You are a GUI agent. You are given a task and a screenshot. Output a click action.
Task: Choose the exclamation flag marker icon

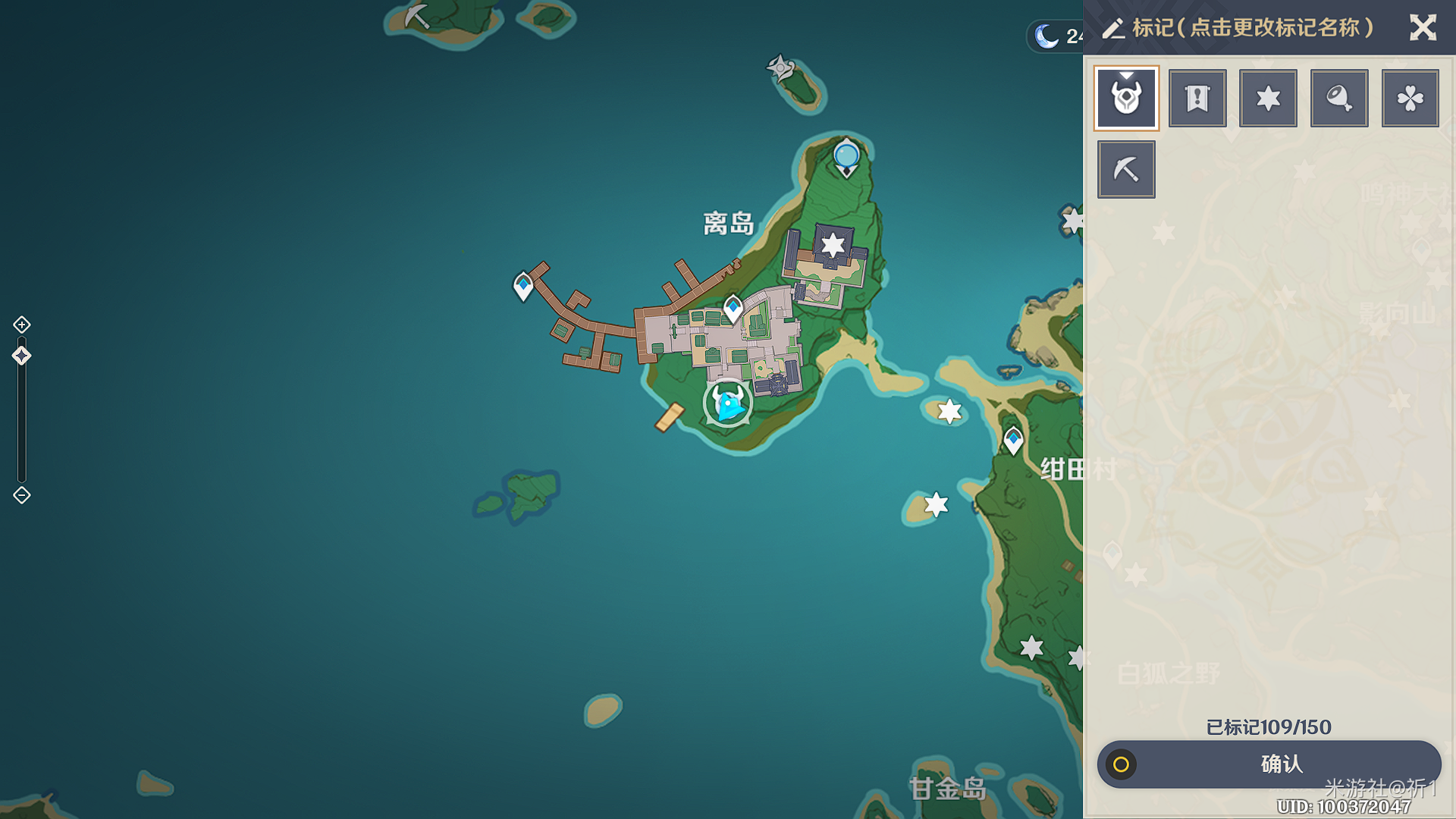point(1197,99)
